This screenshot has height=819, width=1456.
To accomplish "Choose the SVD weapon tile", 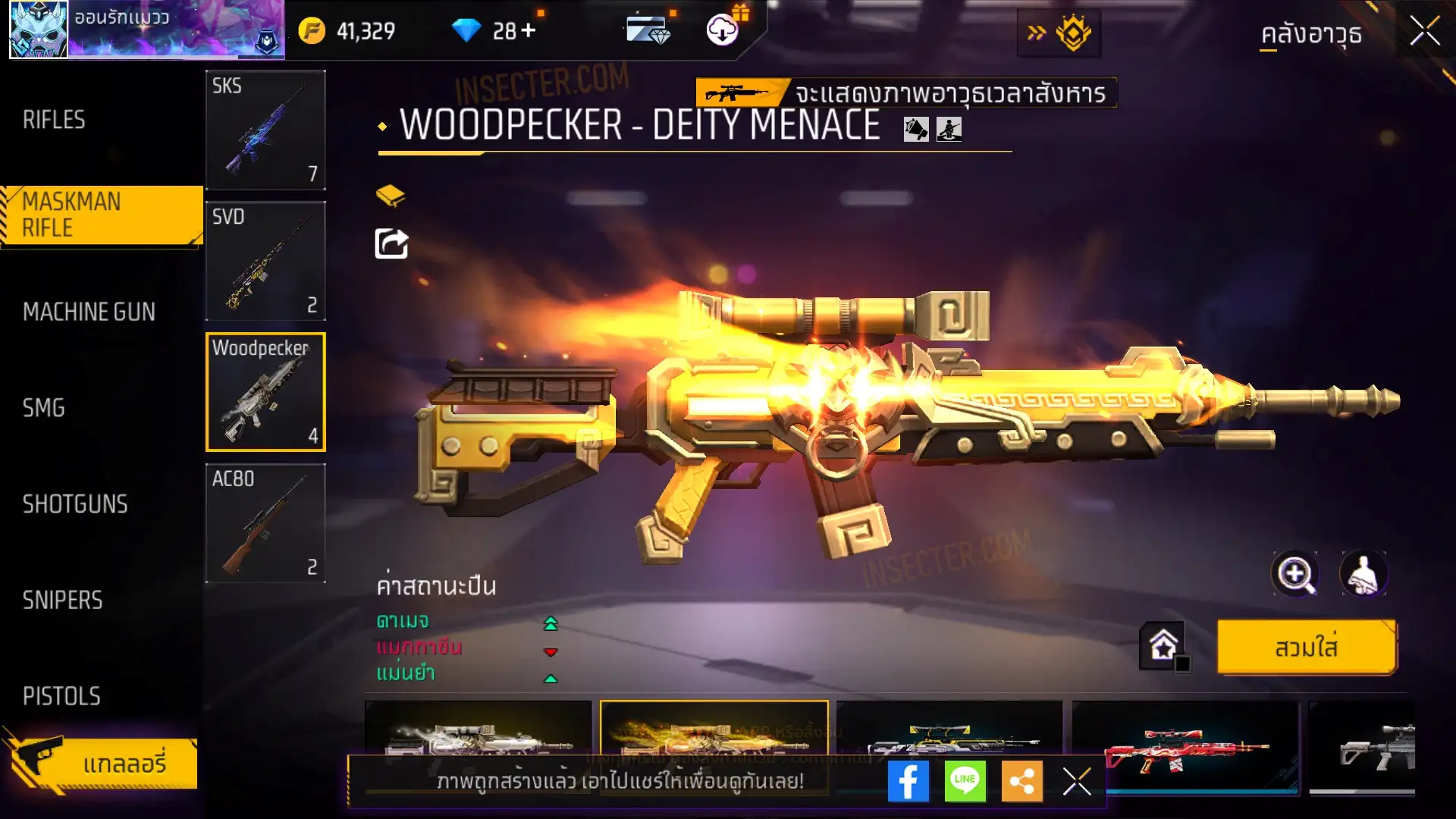I will click(x=265, y=261).
